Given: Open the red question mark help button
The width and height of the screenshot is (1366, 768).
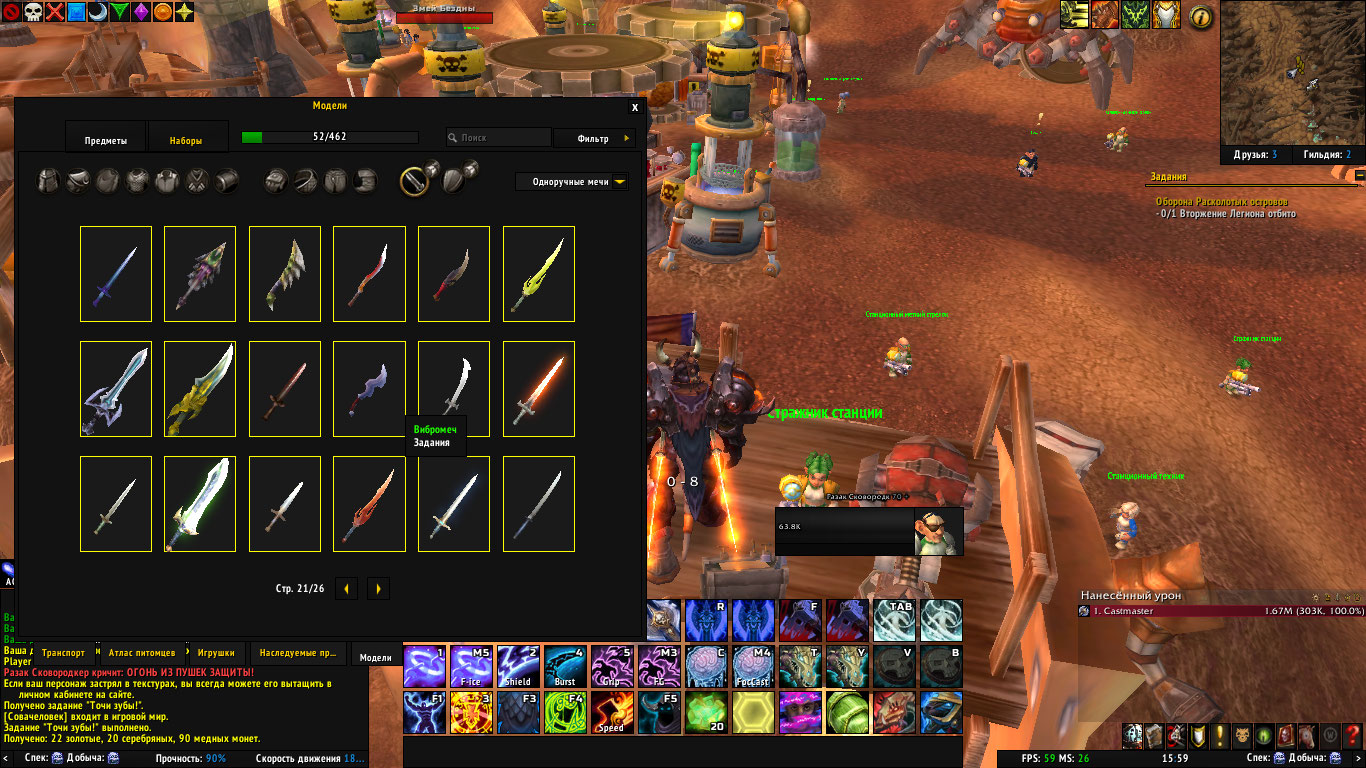Looking at the screenshot, I should pyautogui.click(x=1353, y=736).
